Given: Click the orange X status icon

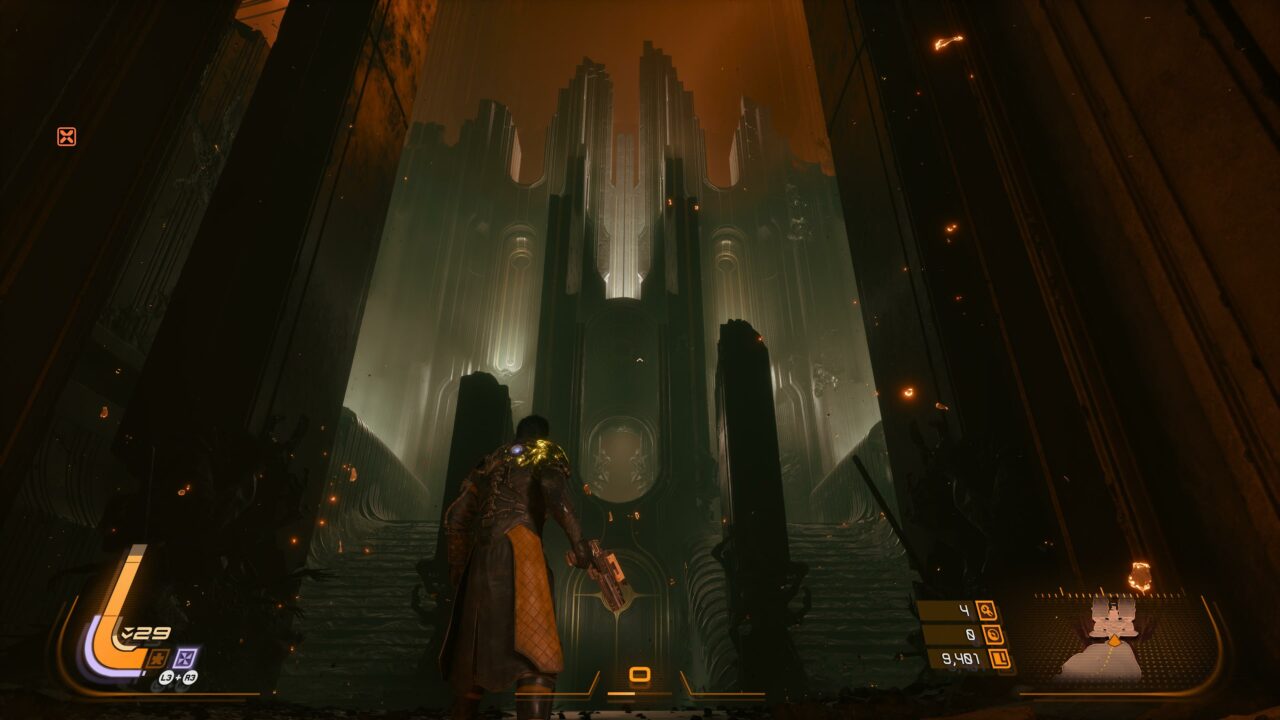Looking at the screenshot, I should coord(67,136).
